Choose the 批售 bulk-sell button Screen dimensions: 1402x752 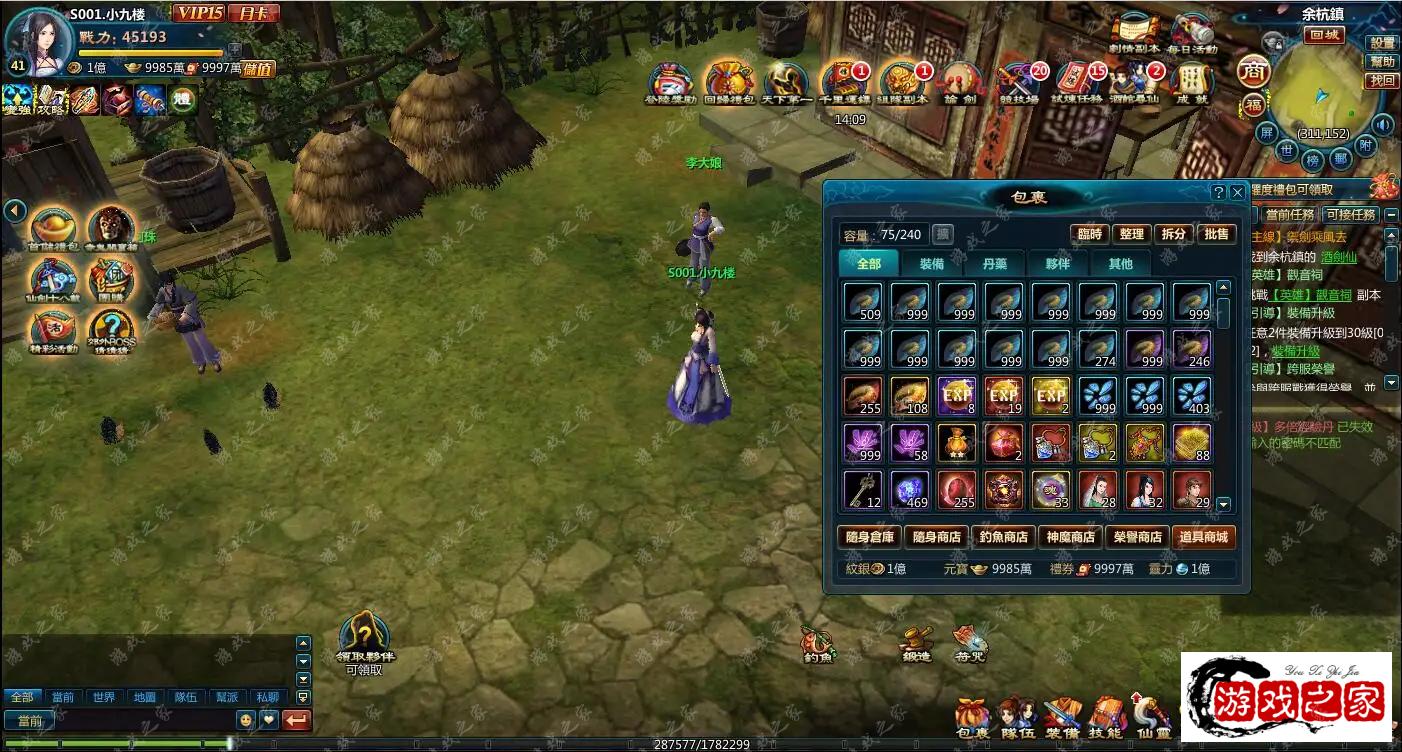click(x=1216, y=234)
